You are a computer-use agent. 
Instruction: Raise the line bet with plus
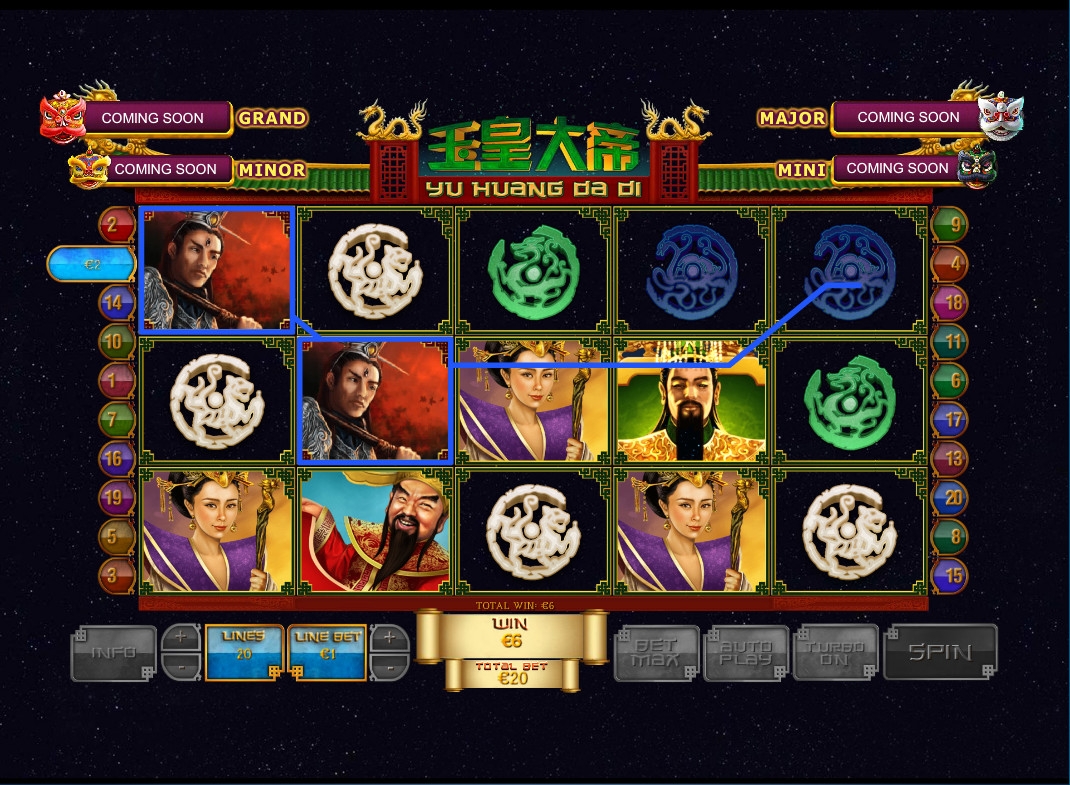coord(390,637)
